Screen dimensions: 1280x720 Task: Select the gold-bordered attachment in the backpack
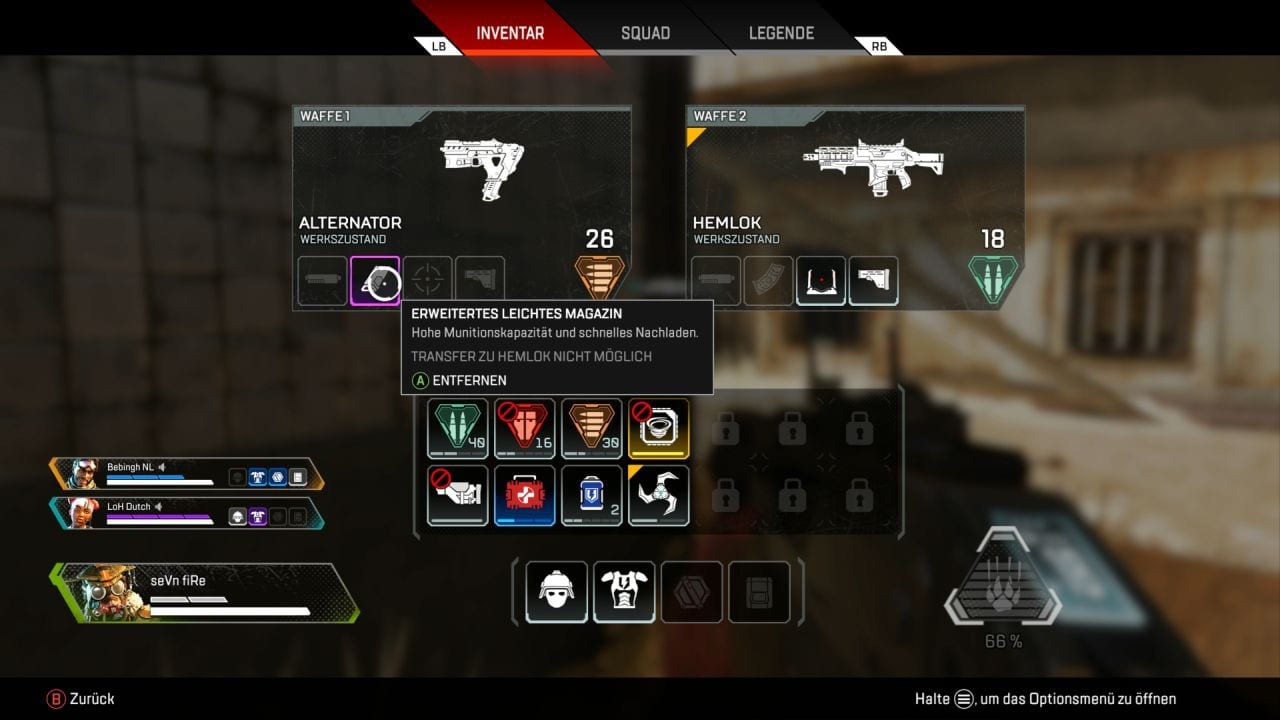pyautogui.click(x=659, y=428)
